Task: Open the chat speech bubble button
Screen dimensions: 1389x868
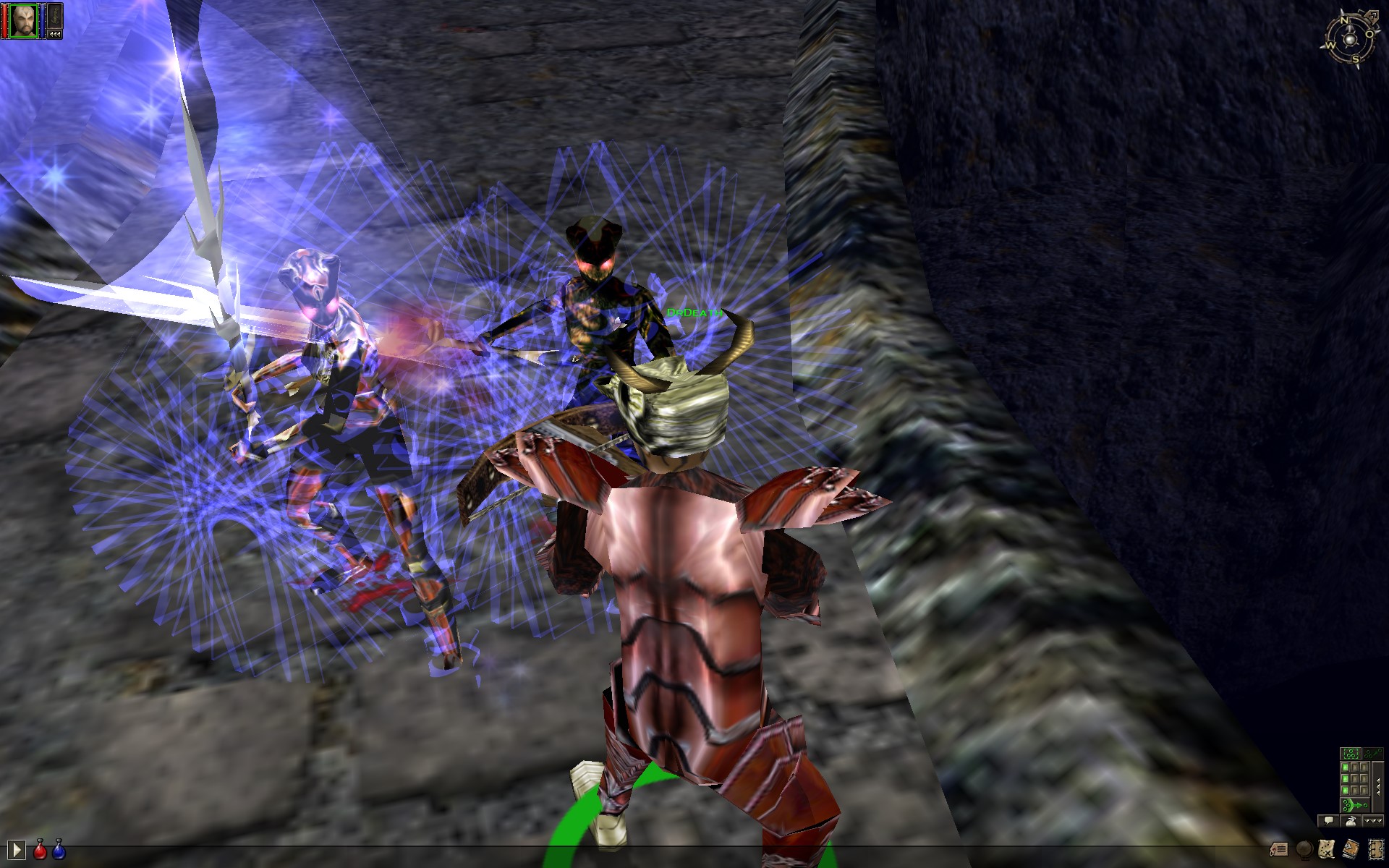Action: (x=1328, y=821)
